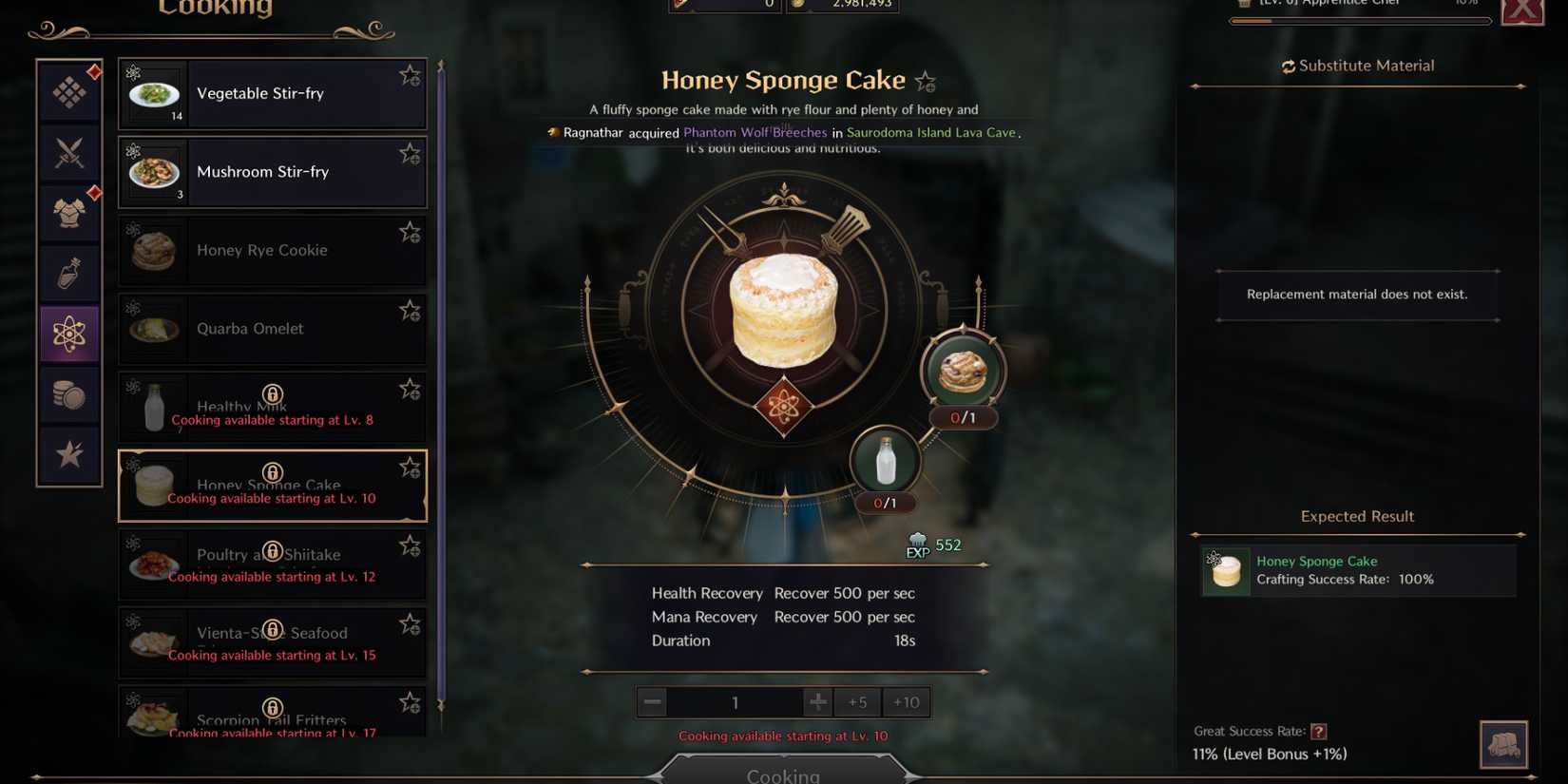Toggle the star on Vegetable Stir-fry
Screen dimensions: 1568x784
pyautogui.click(x=410, y=74)
